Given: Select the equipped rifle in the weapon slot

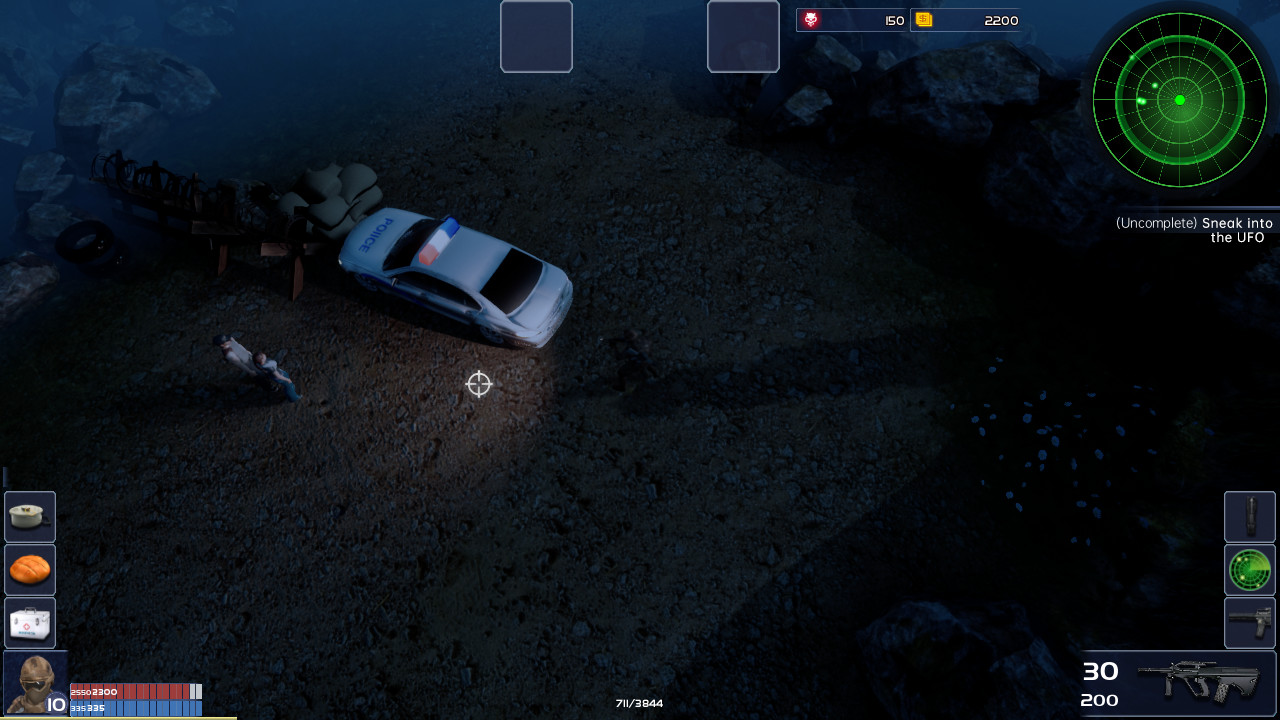Looking at the screenshot, I should [1200, 683].
